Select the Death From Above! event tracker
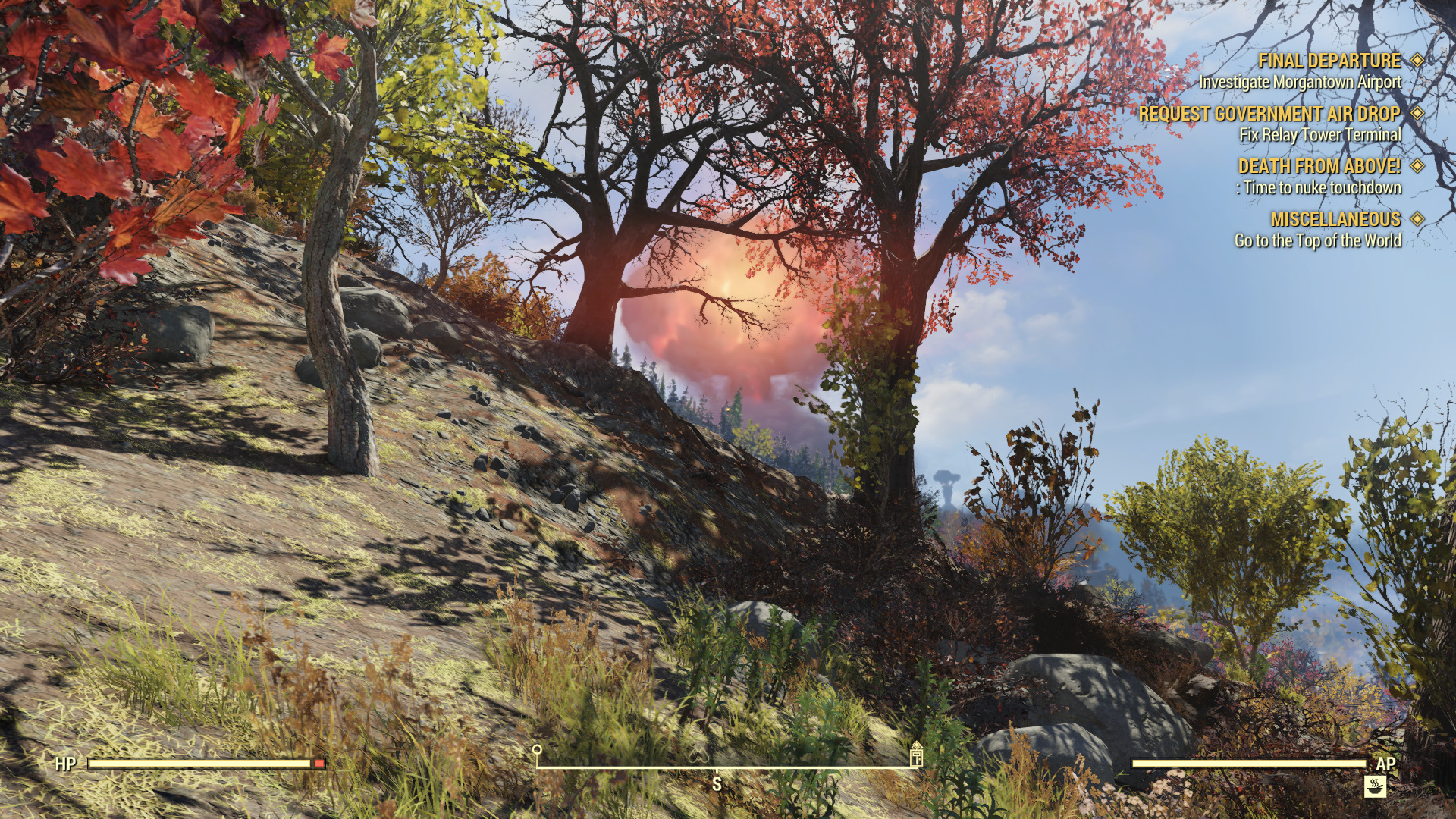 tap(1319, 166)
